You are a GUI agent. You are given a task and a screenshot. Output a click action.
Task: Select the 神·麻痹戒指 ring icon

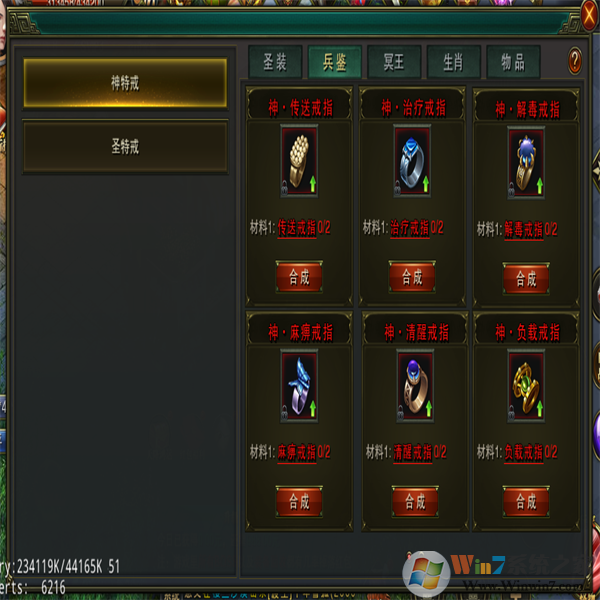[299, 387]
